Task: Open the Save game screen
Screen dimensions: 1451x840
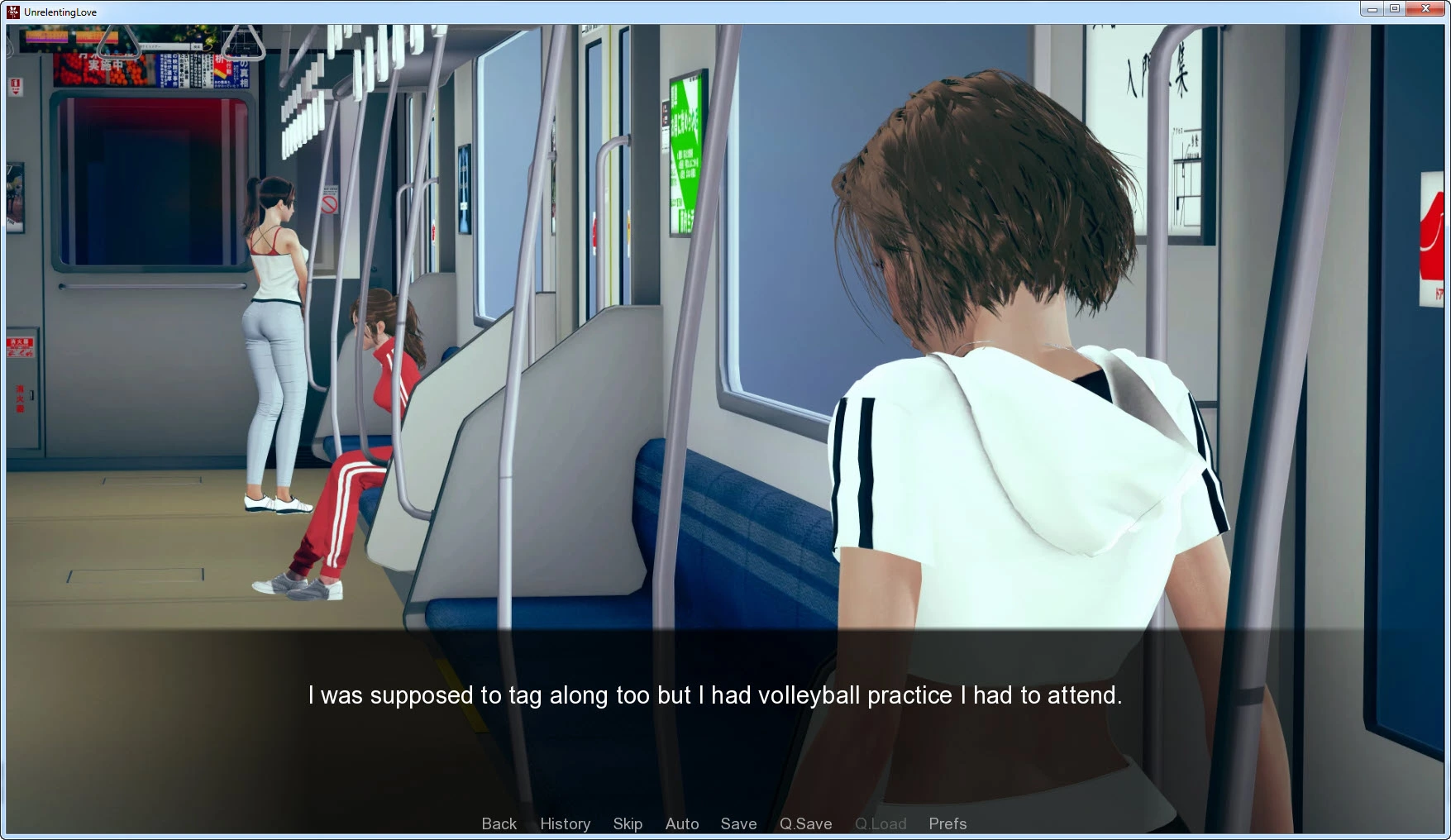Action: 738,823
